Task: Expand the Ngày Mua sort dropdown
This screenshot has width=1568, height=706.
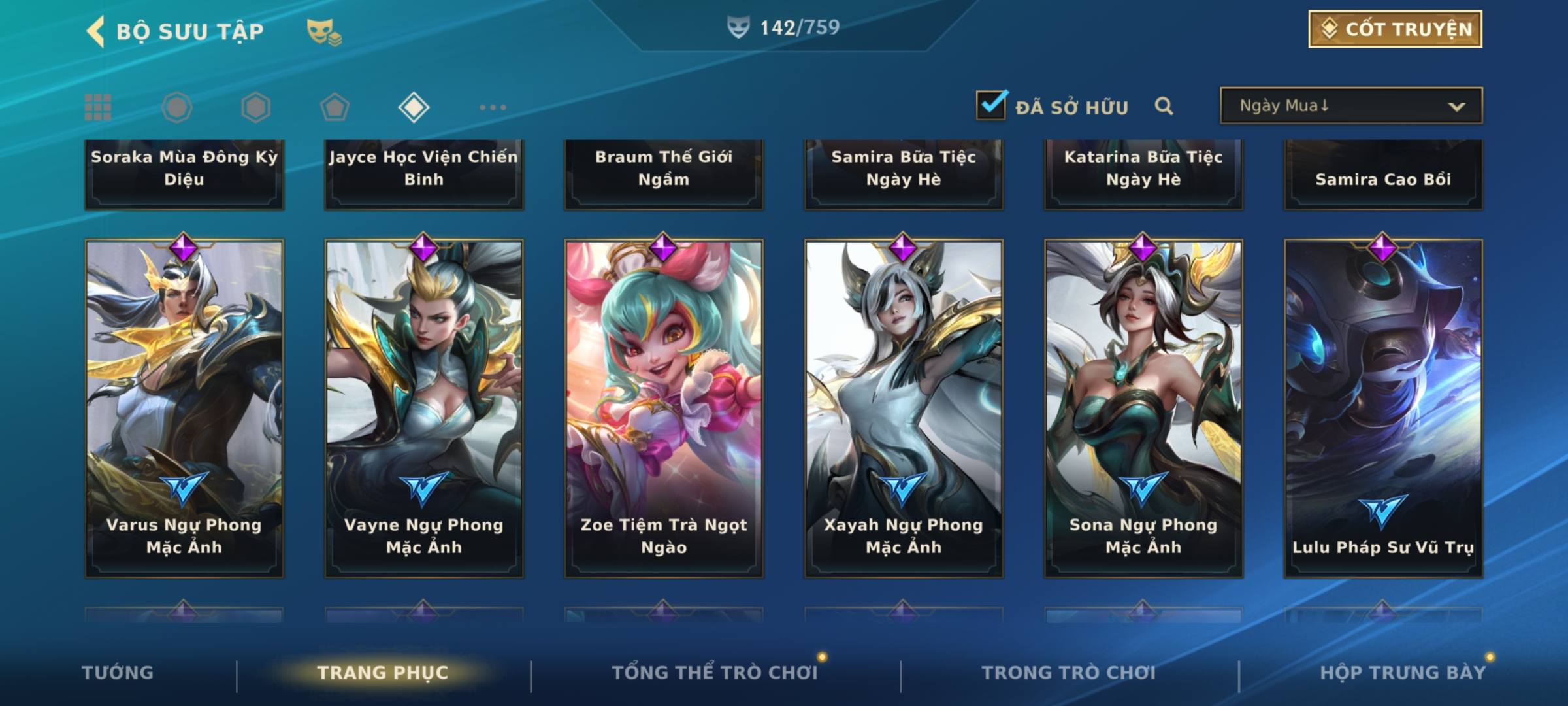Action: click(x=1350, y=106)
